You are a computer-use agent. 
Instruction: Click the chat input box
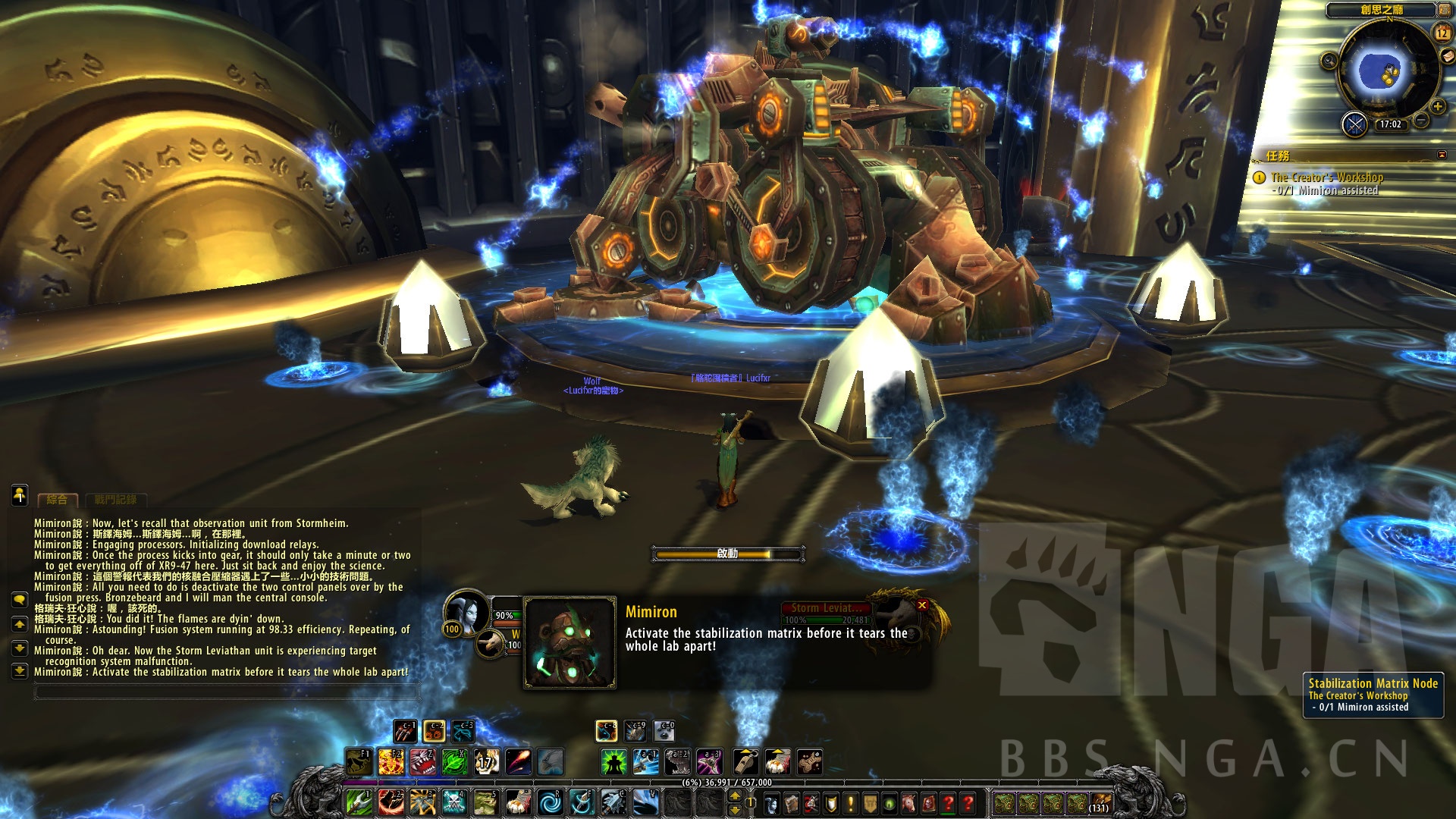point(226,692)
